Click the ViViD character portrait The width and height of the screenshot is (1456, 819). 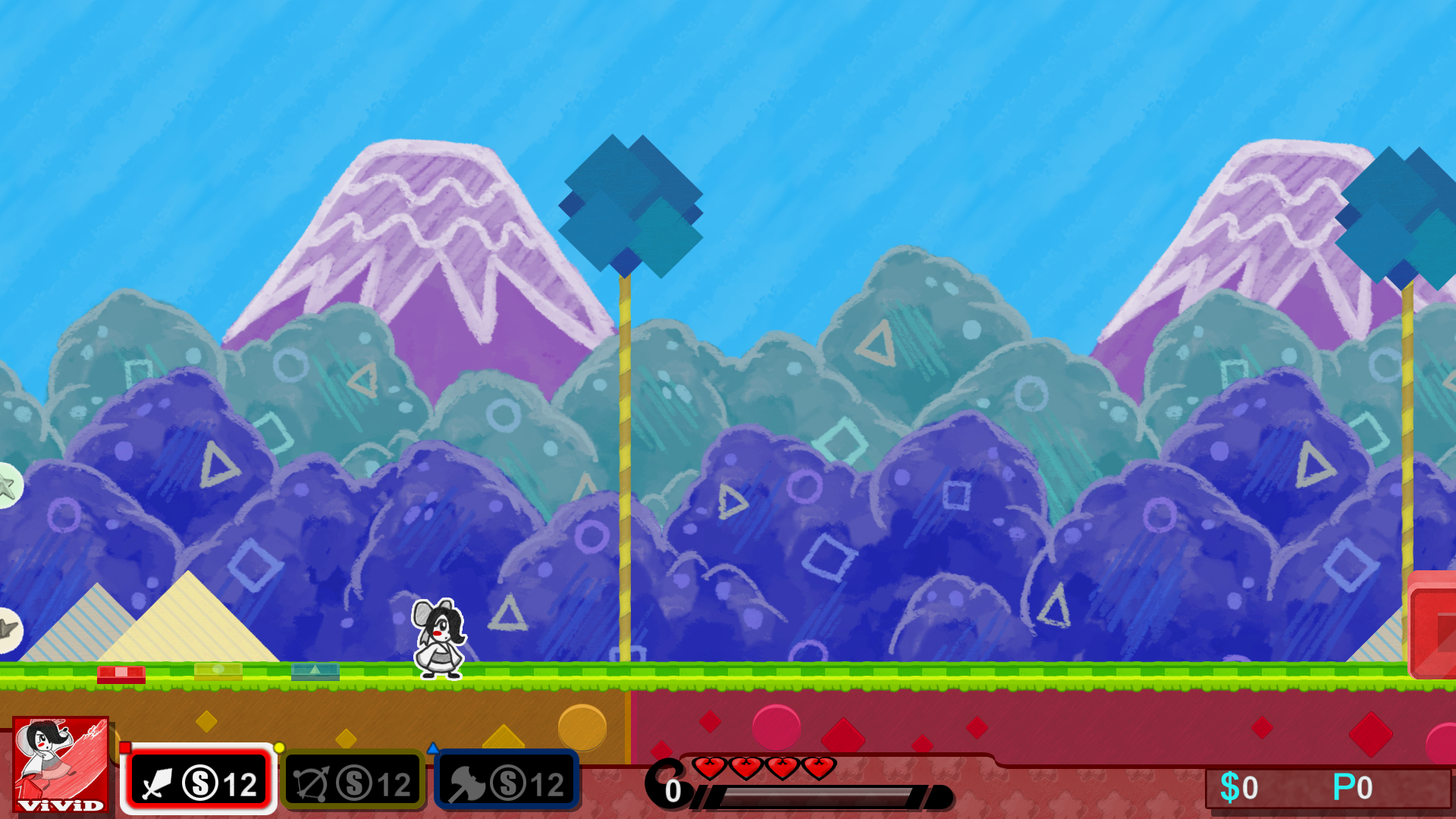(x=59, y=766)
